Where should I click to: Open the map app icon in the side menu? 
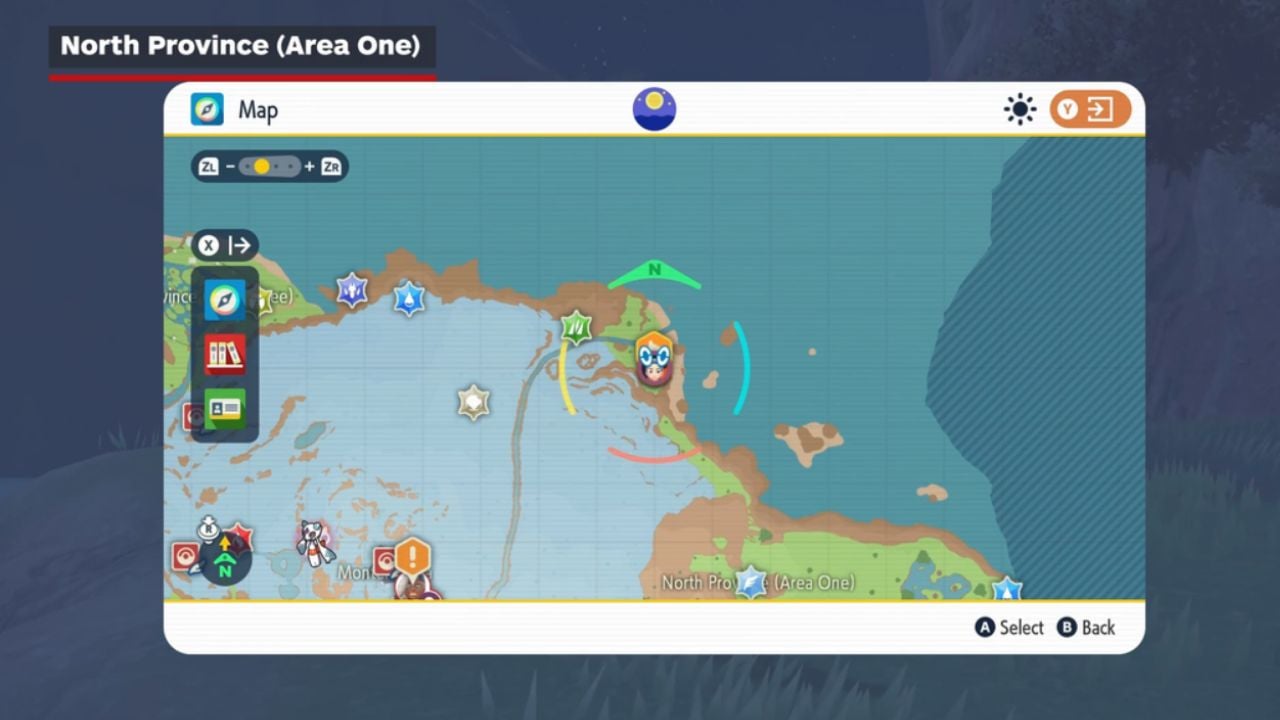(x=224, y=300)
